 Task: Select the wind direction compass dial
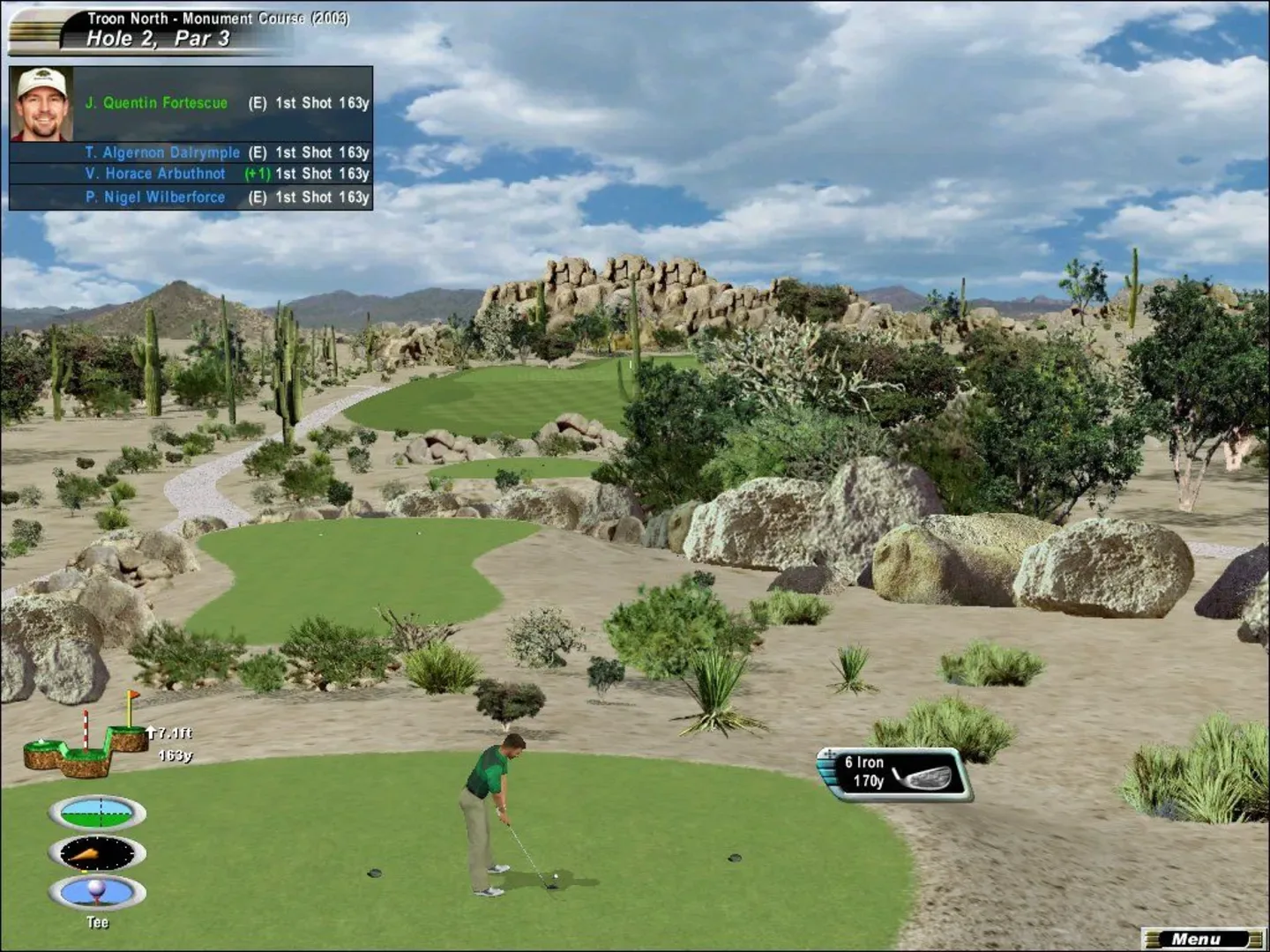pos(97,852)
